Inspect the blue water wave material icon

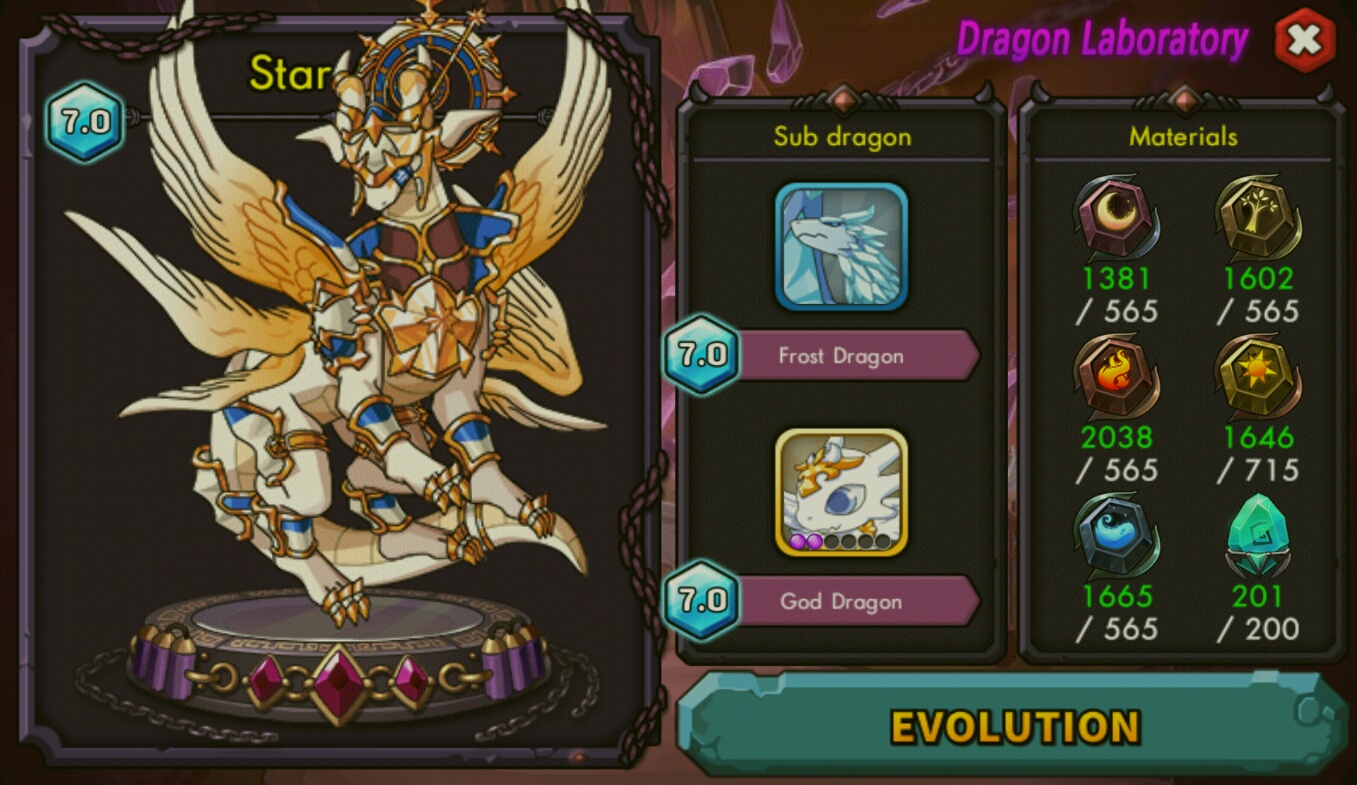click(1116, 536)
